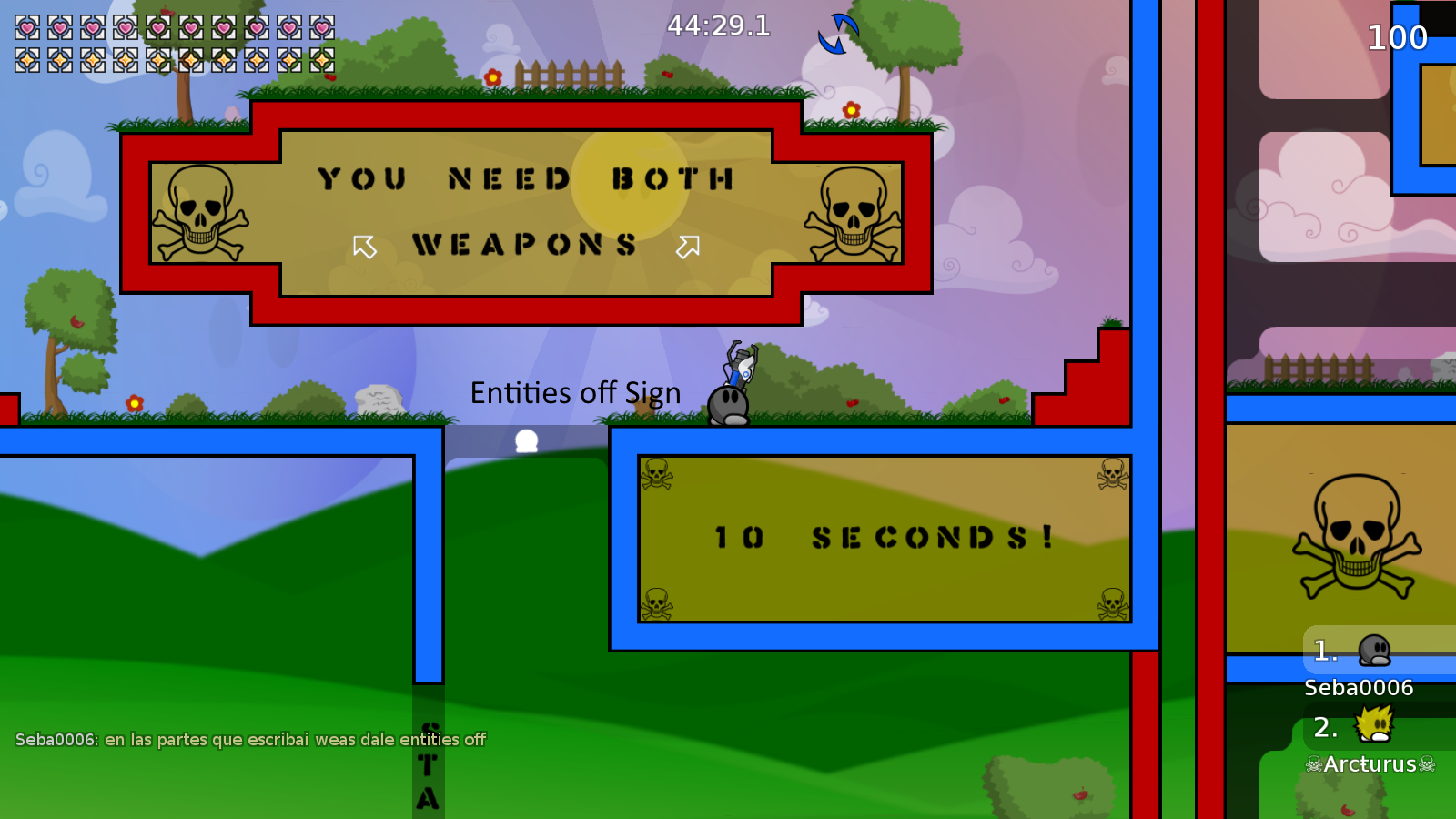
Task: Click the 100 counter in the top right
Action: (1399, 38)
